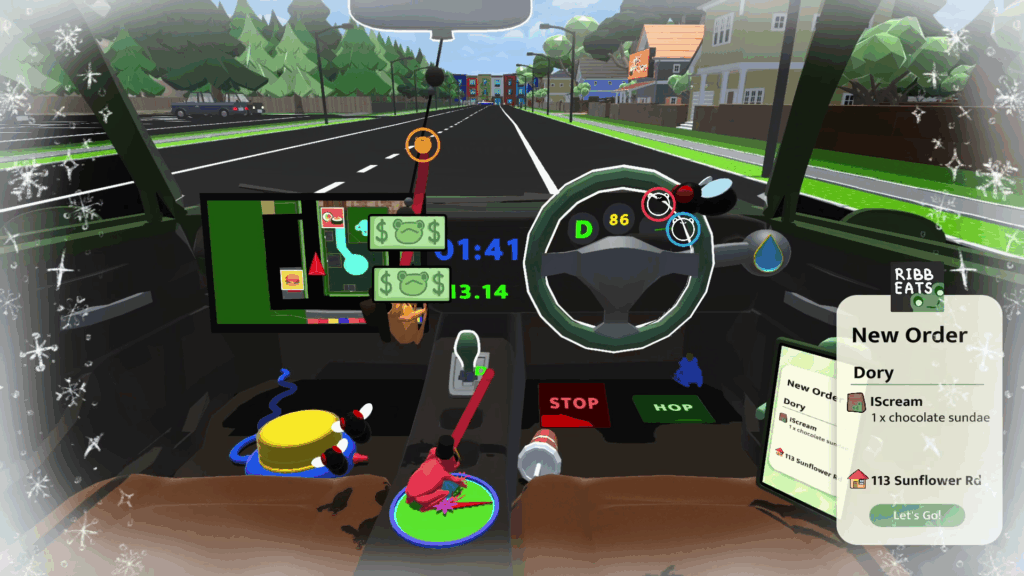Activate the green HOP pedal
The width and height of the screenshot is (1024, 576).
(x=673, y=408)
